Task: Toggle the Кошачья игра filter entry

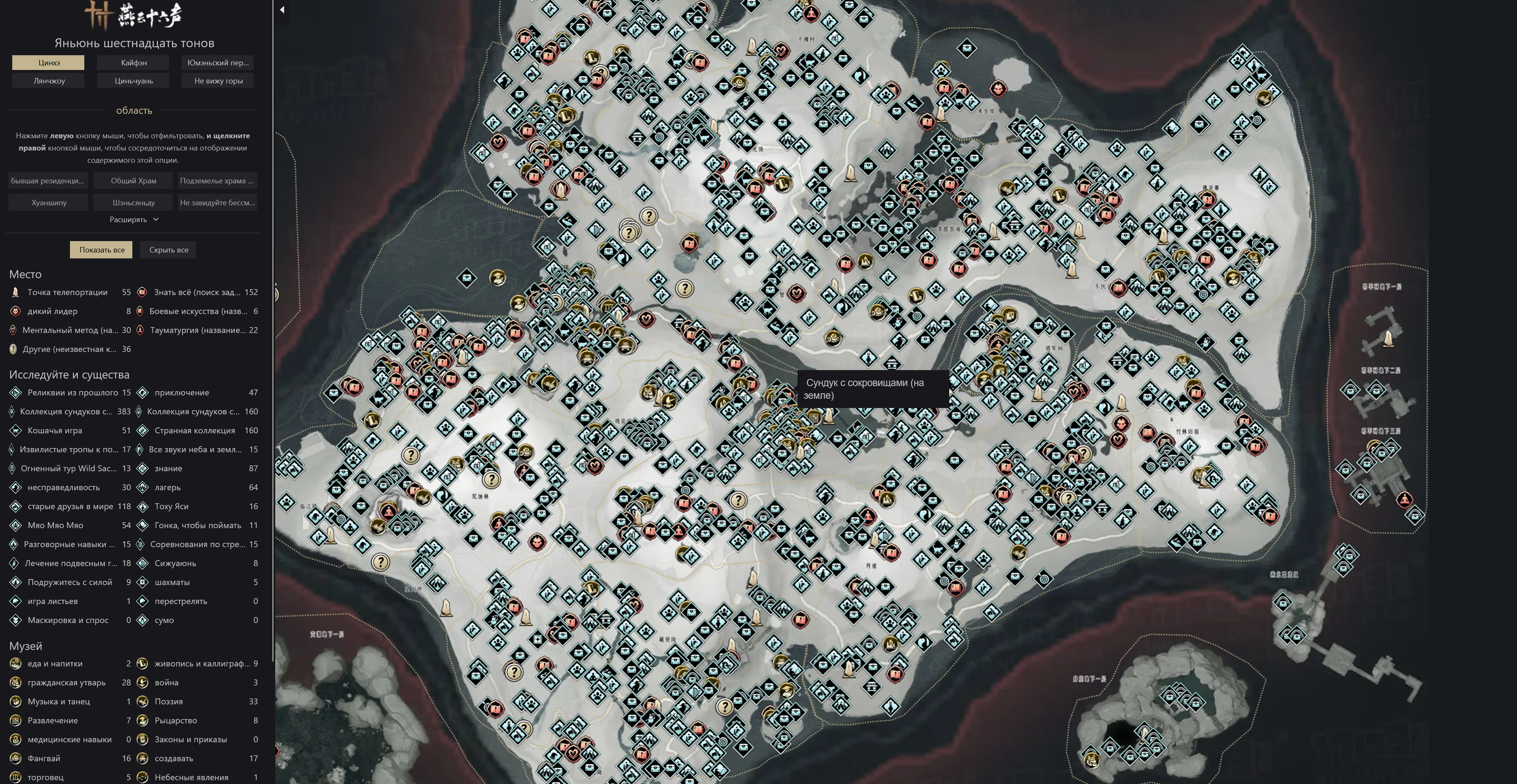Action: 55,431
